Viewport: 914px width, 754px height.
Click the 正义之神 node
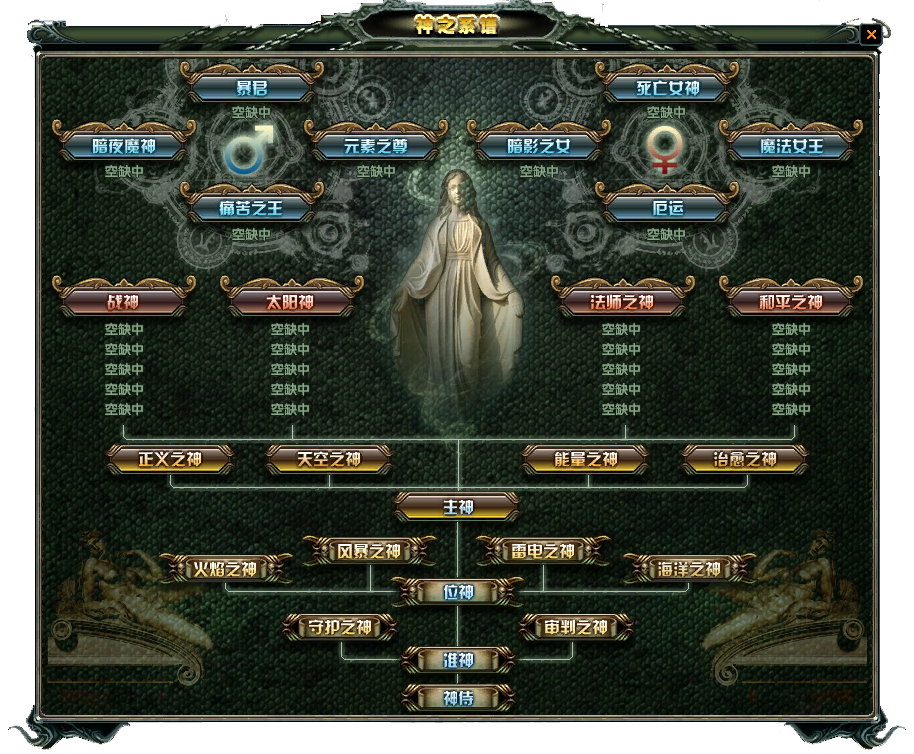pyautogui.click(x=170, y=460)
